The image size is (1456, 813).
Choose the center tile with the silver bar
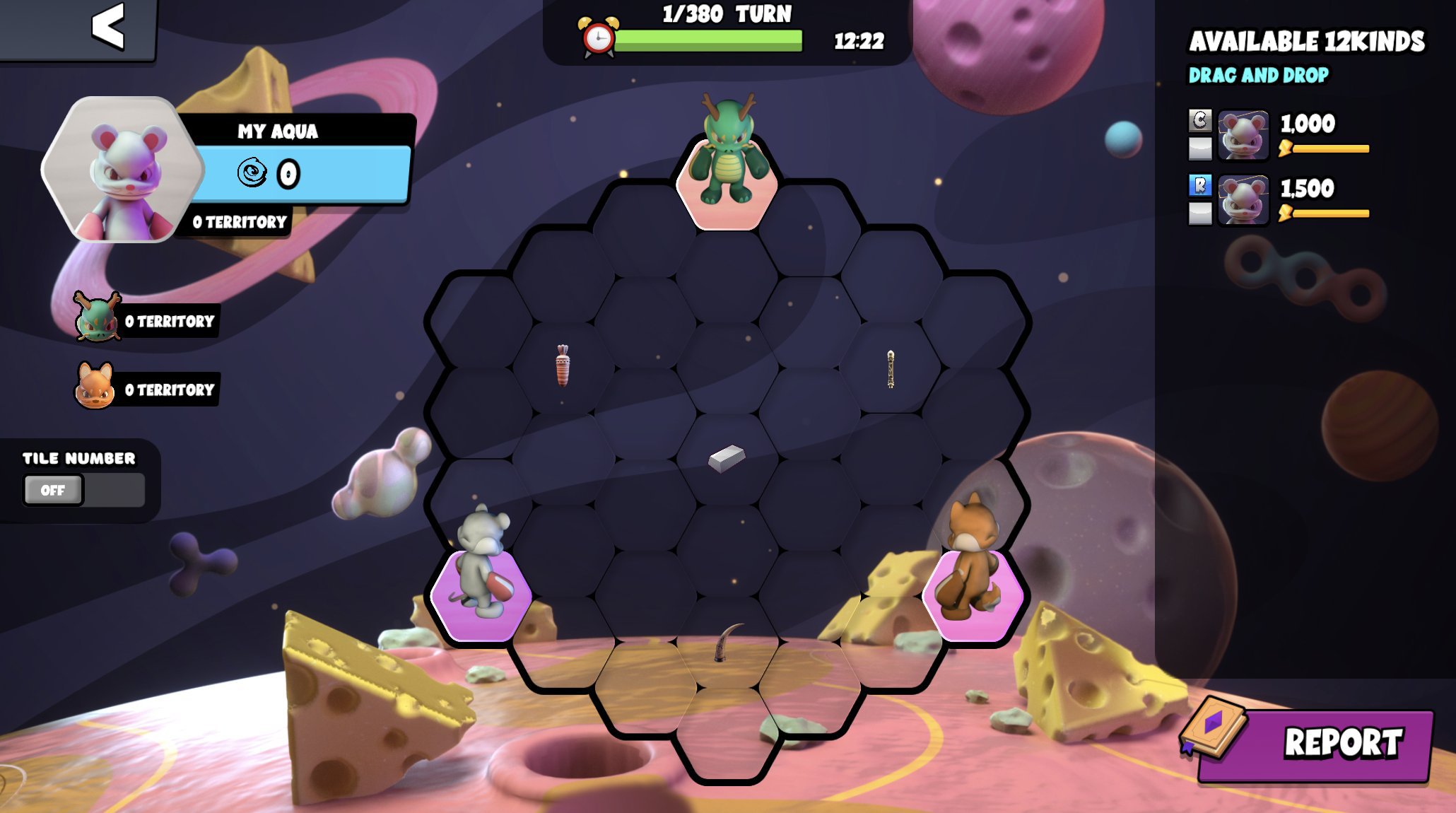727,458
